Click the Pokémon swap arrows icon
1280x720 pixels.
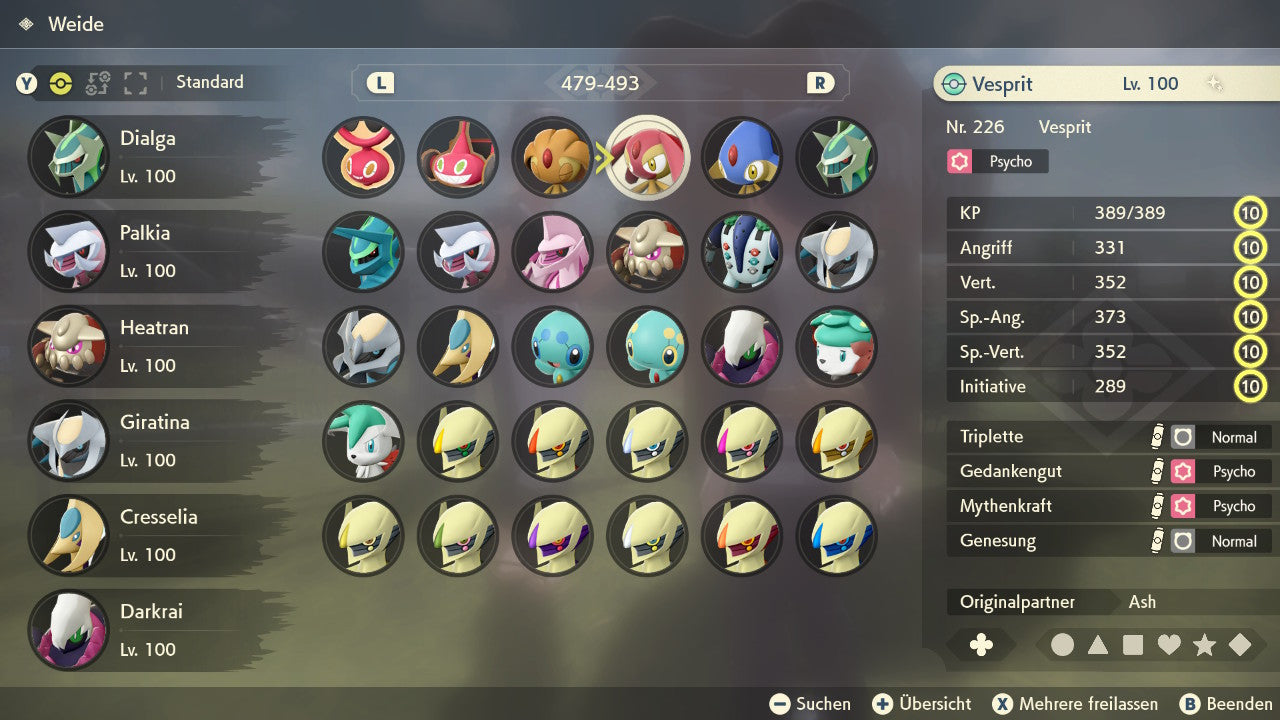97,84
